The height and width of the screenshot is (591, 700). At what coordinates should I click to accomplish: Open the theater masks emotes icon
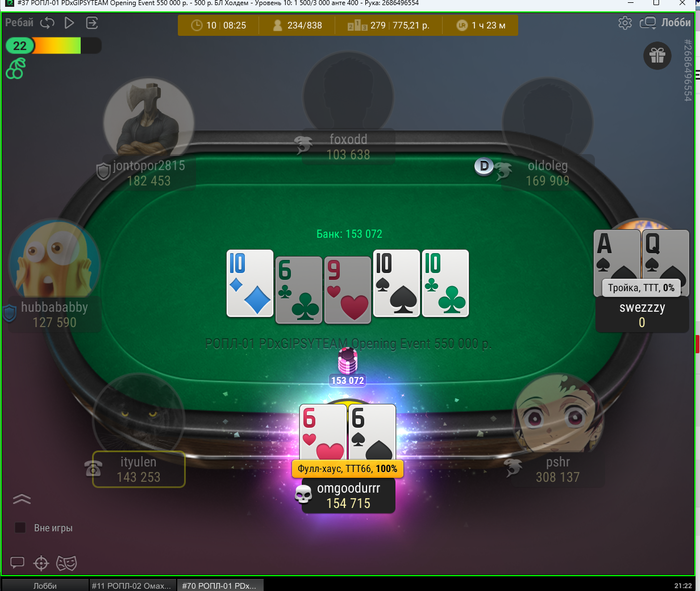point(64,563)
